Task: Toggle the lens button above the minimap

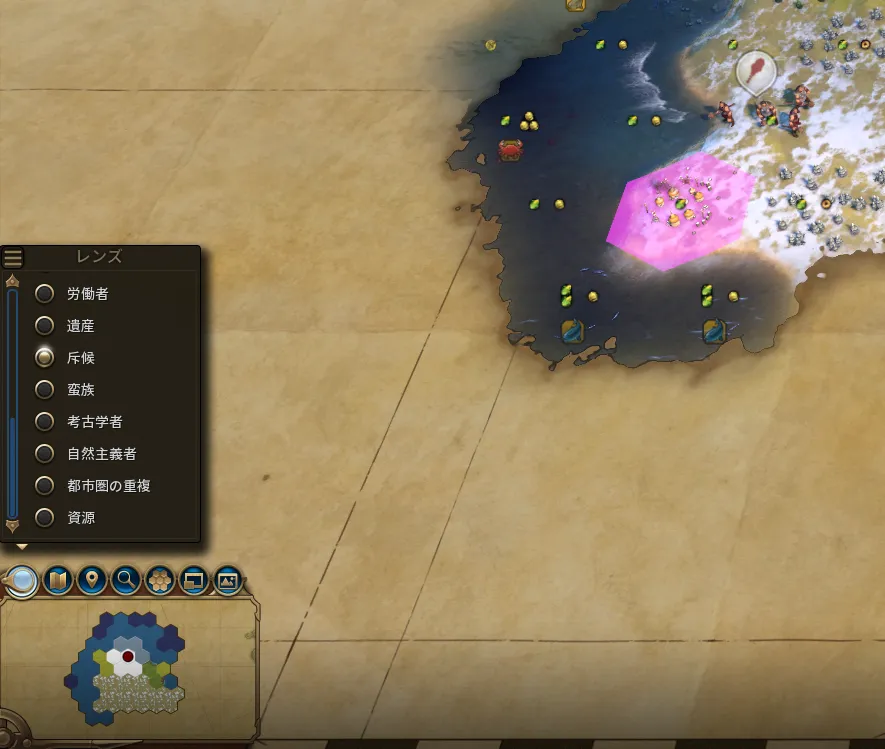Action: coord(22,580)
